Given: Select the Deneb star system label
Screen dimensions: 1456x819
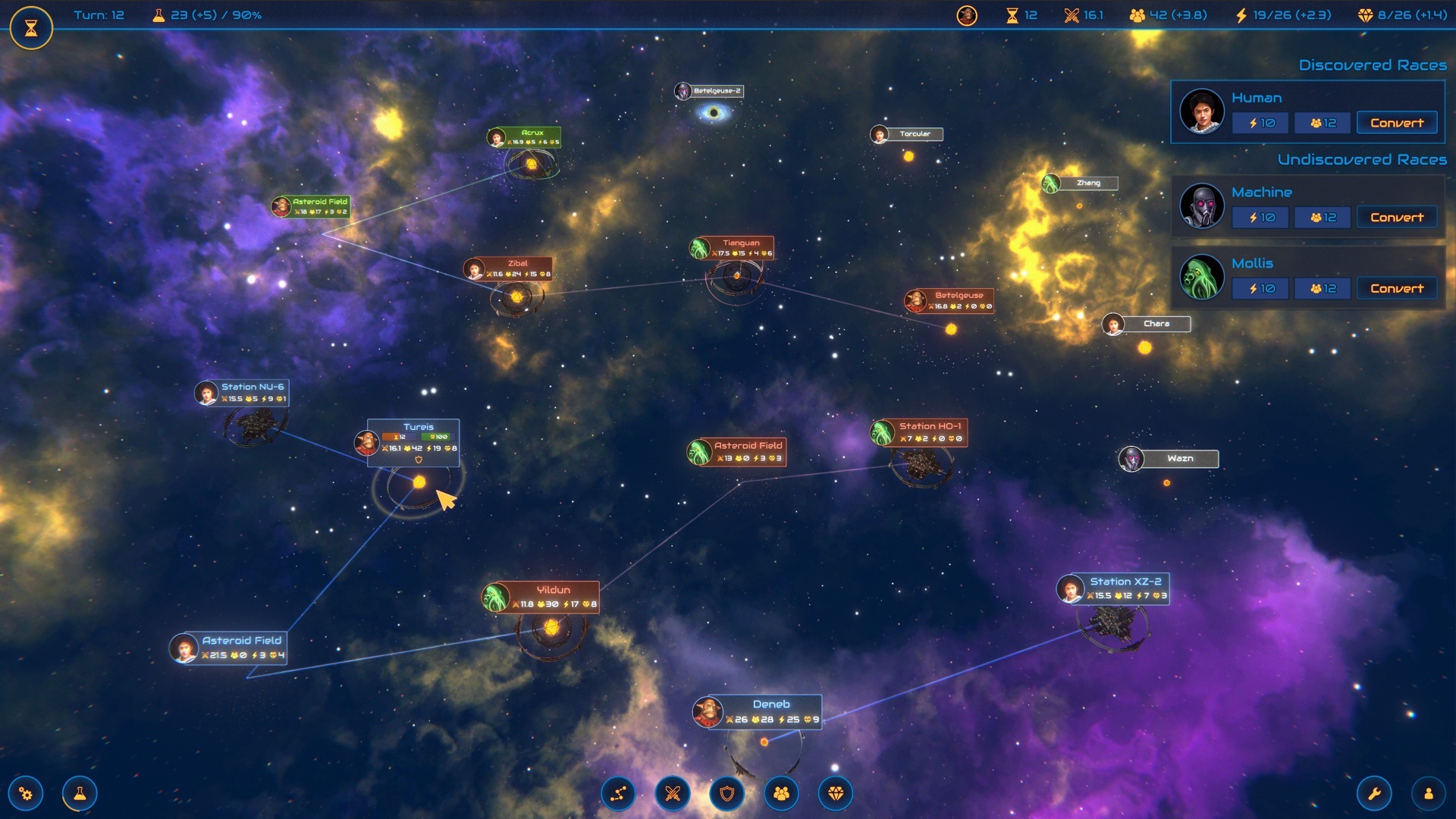Looking at the screenshot, I should [770, 704].
